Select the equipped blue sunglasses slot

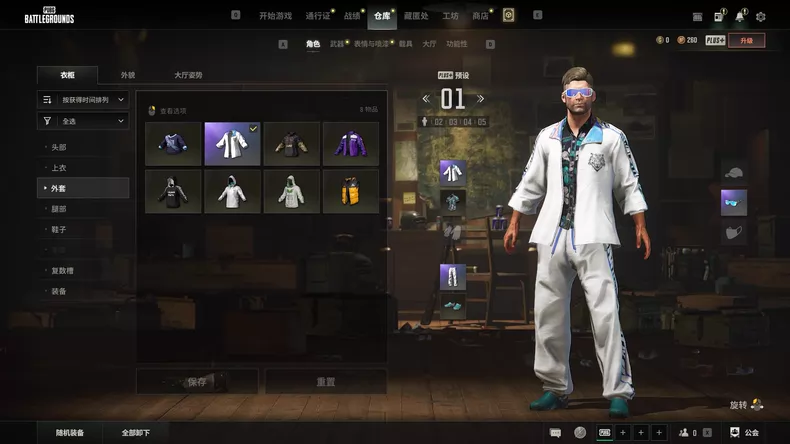click(734, 202)
